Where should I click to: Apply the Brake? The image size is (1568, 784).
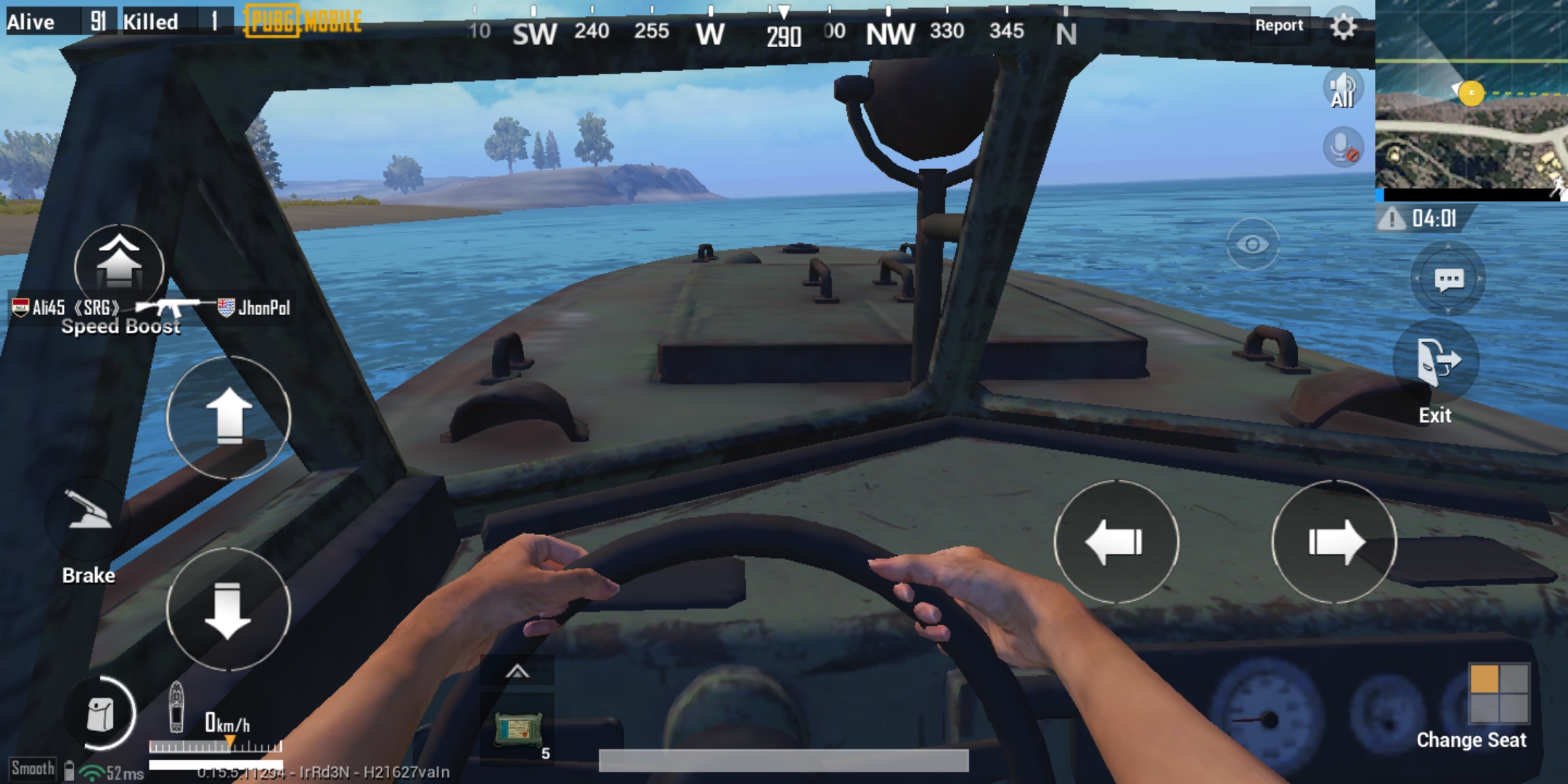pyautogui.click(x=89, y=517)
